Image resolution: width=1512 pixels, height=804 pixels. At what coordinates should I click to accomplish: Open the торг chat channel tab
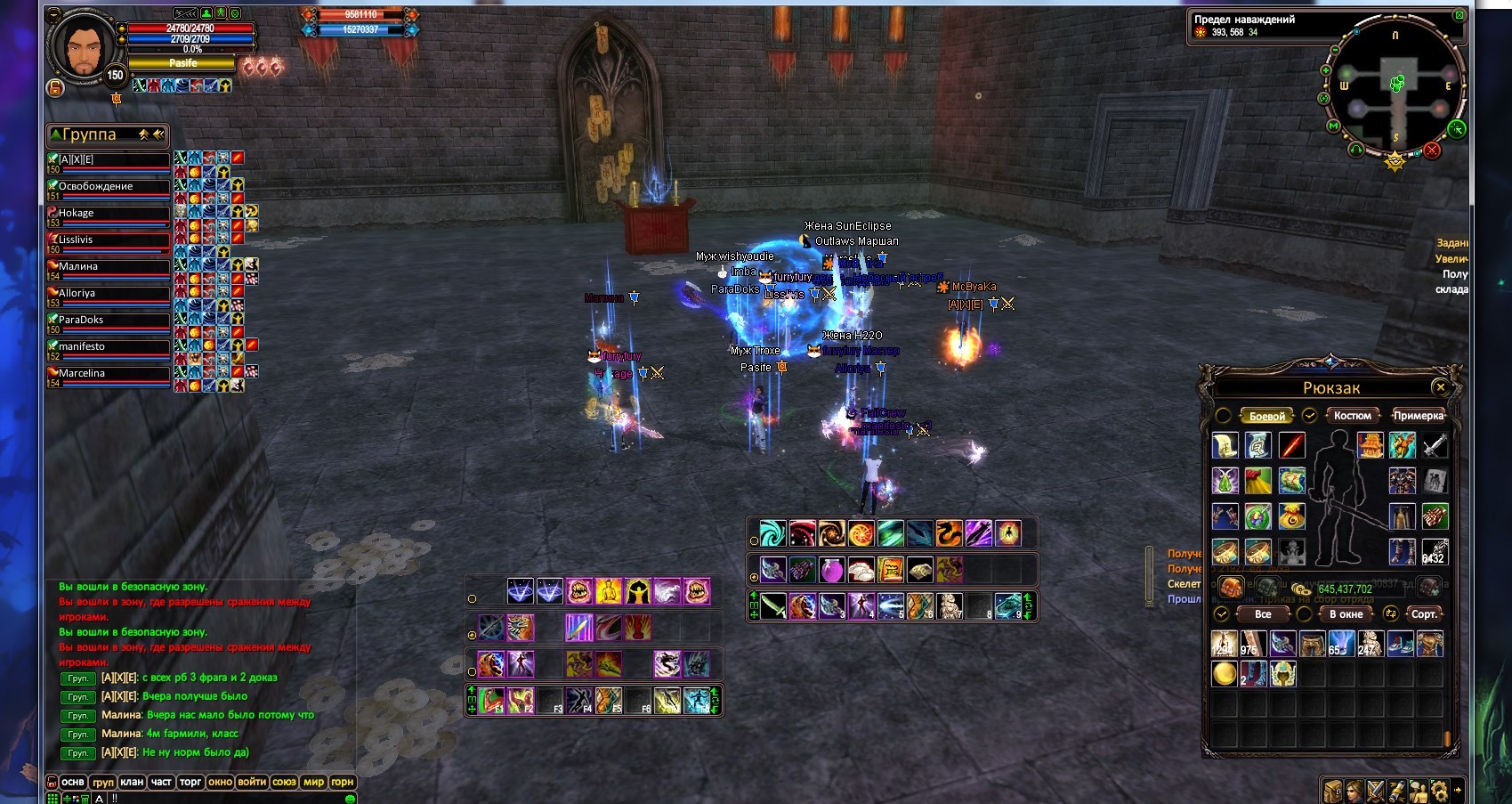(x=190, y=781)
